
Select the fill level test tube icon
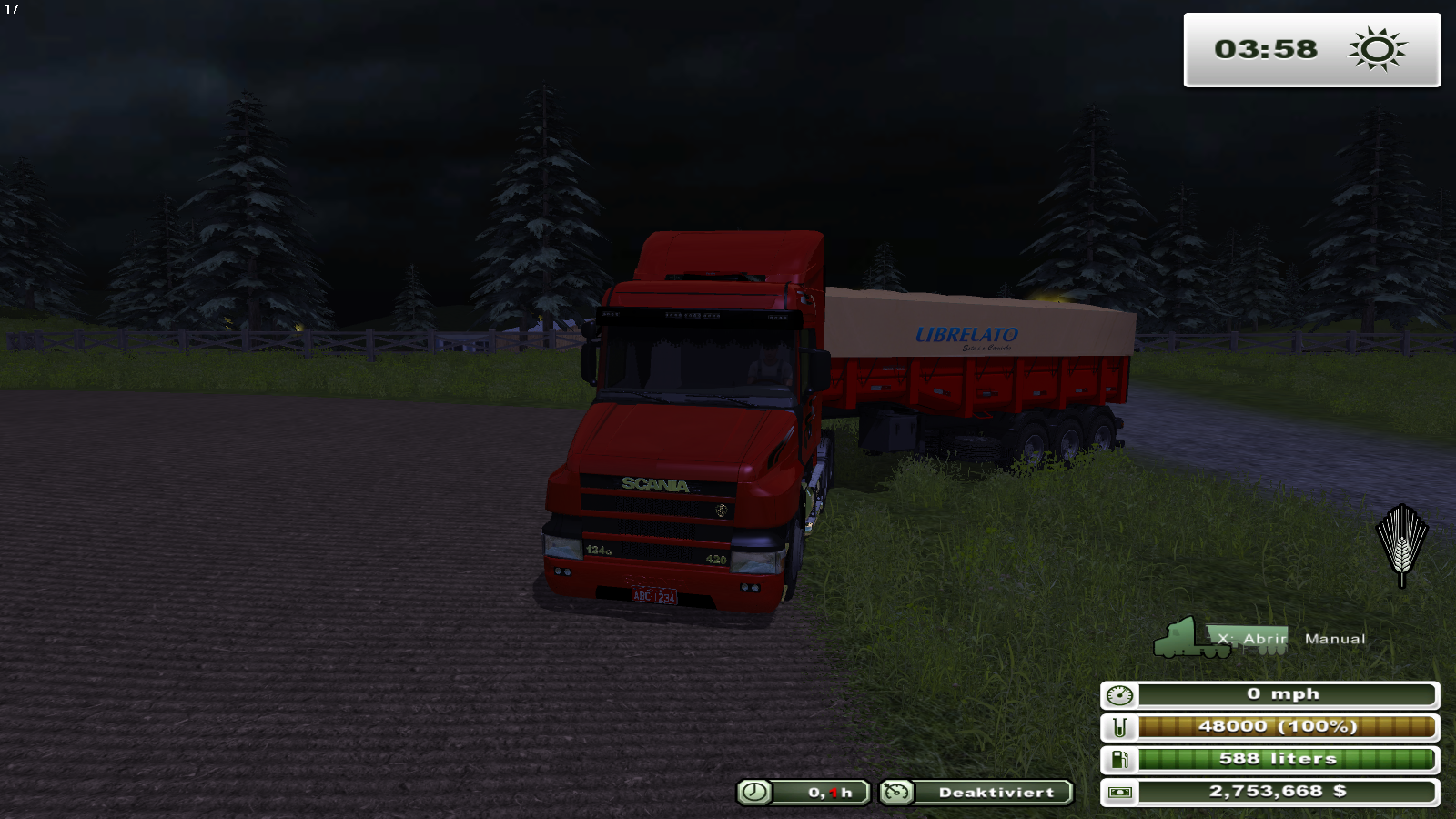1120,726
